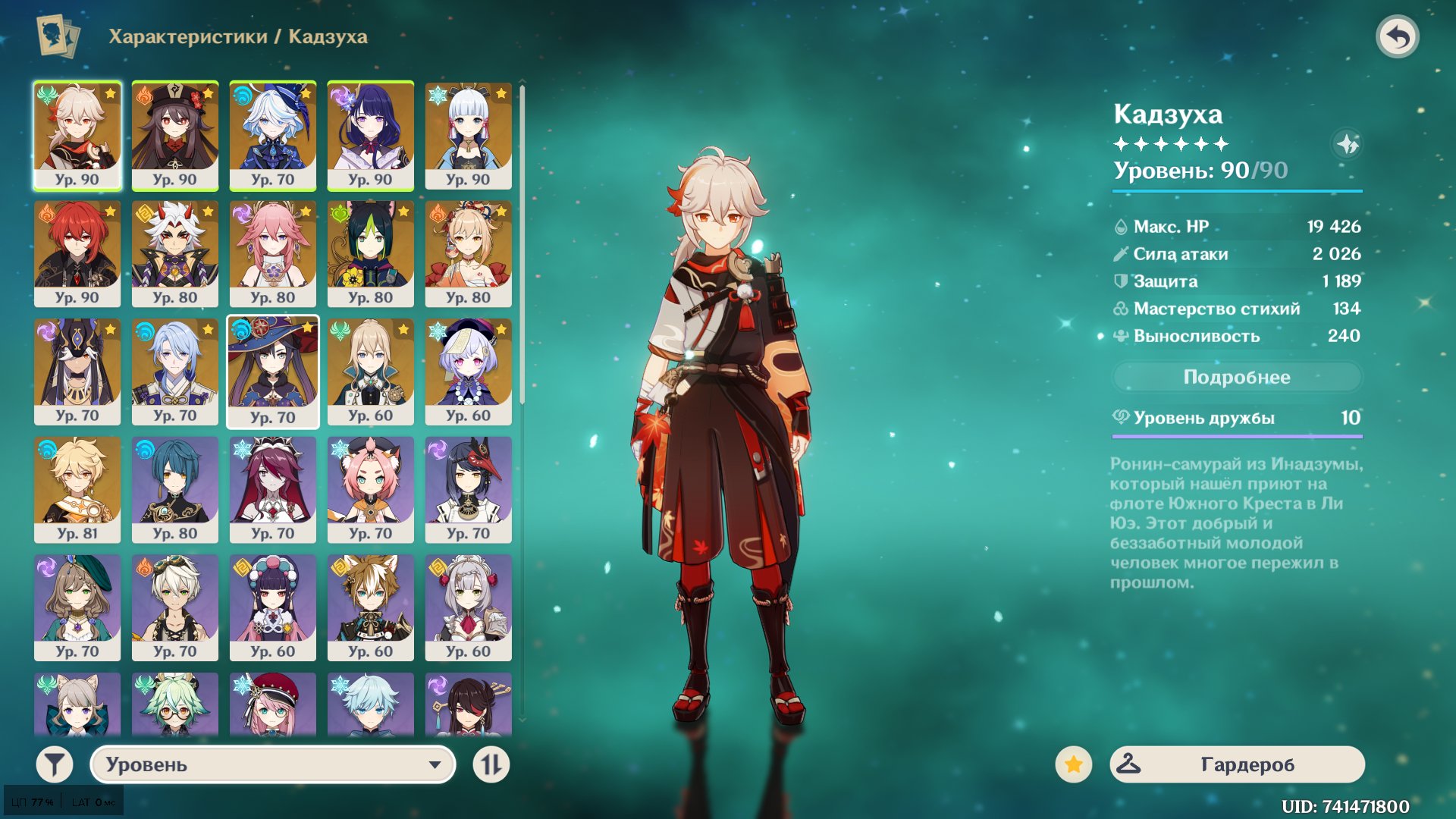This screenshot has width=1456, height=819.
Task: Choose Furina's portrait with blue hat
Action: coord(272,135)
